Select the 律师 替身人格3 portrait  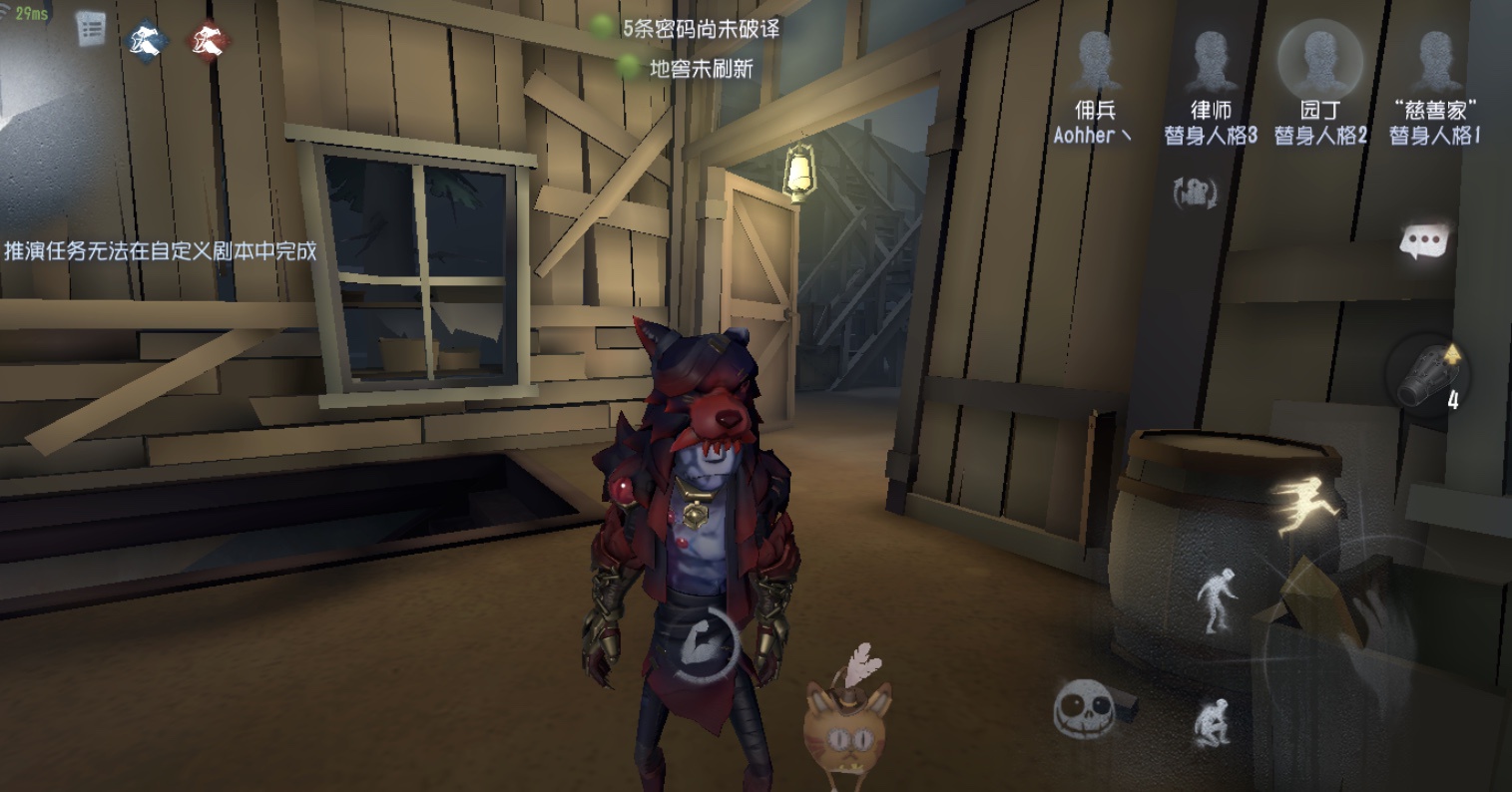1211,62
